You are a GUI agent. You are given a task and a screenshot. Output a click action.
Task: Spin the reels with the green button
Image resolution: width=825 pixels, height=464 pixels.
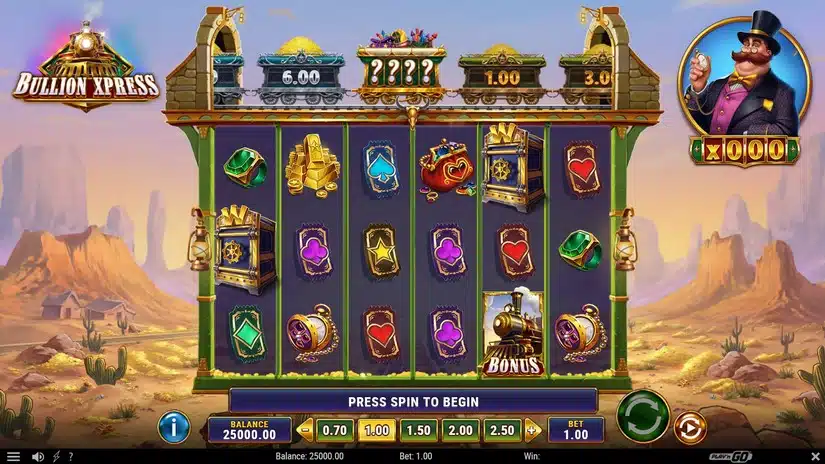[x=642, y=416]
